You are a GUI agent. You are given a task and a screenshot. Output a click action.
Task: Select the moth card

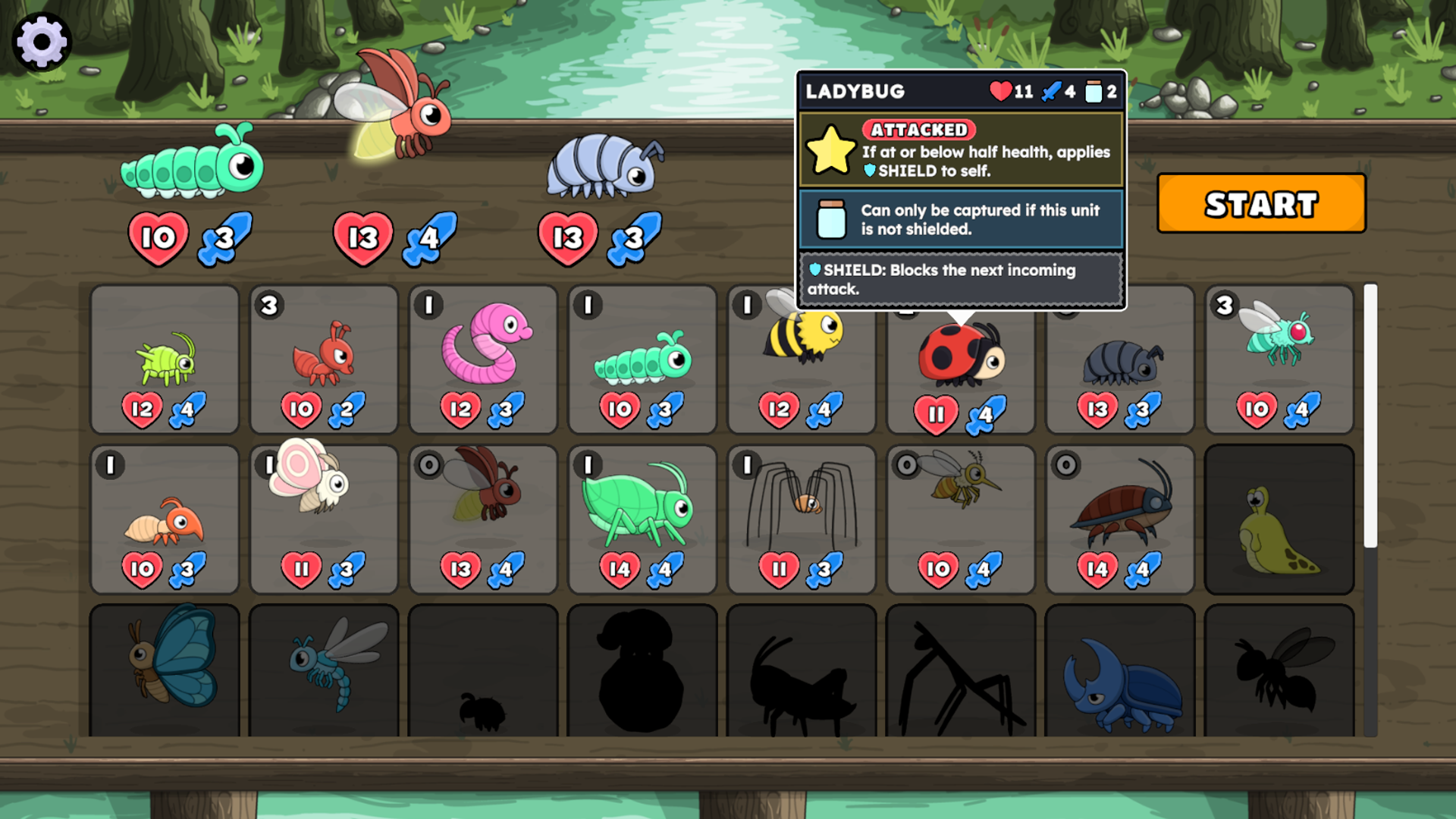(x=323, y=516)
